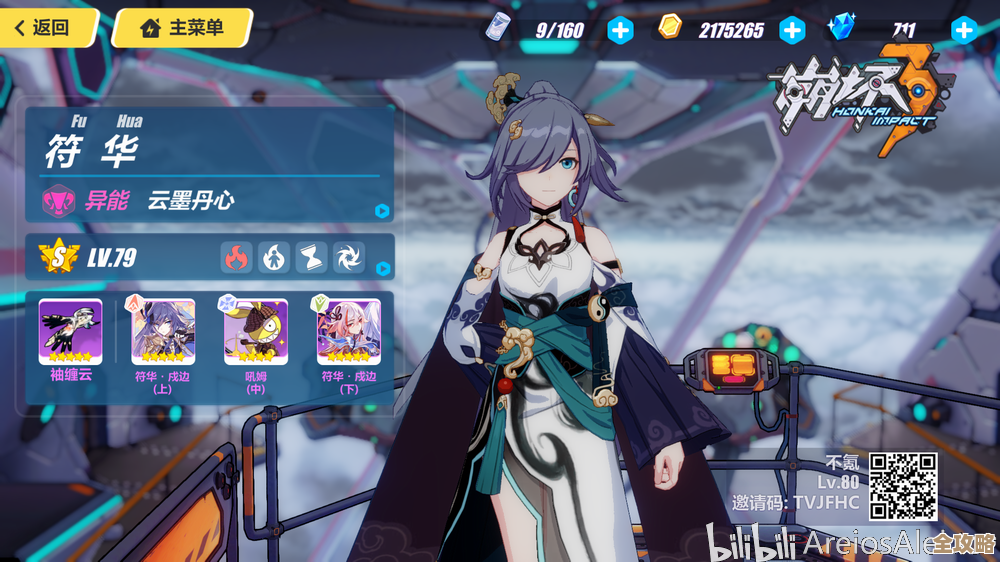Select the hourglass skill icon
Image resolution: width=1000 pixels, height=562 pixels.
[x=311, y=258]
